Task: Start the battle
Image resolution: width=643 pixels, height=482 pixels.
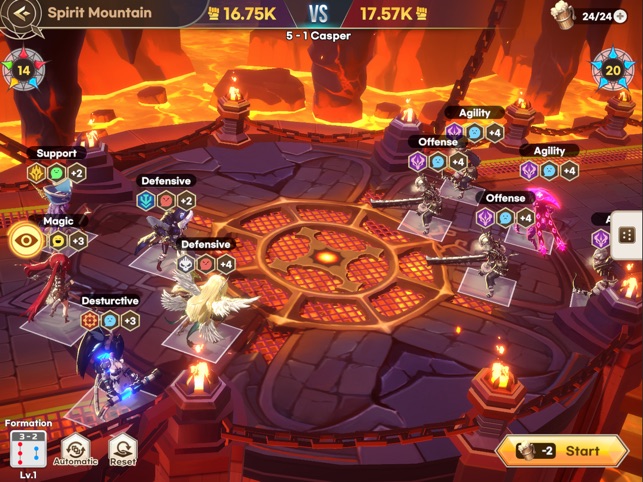Action: tap(567, 451)
